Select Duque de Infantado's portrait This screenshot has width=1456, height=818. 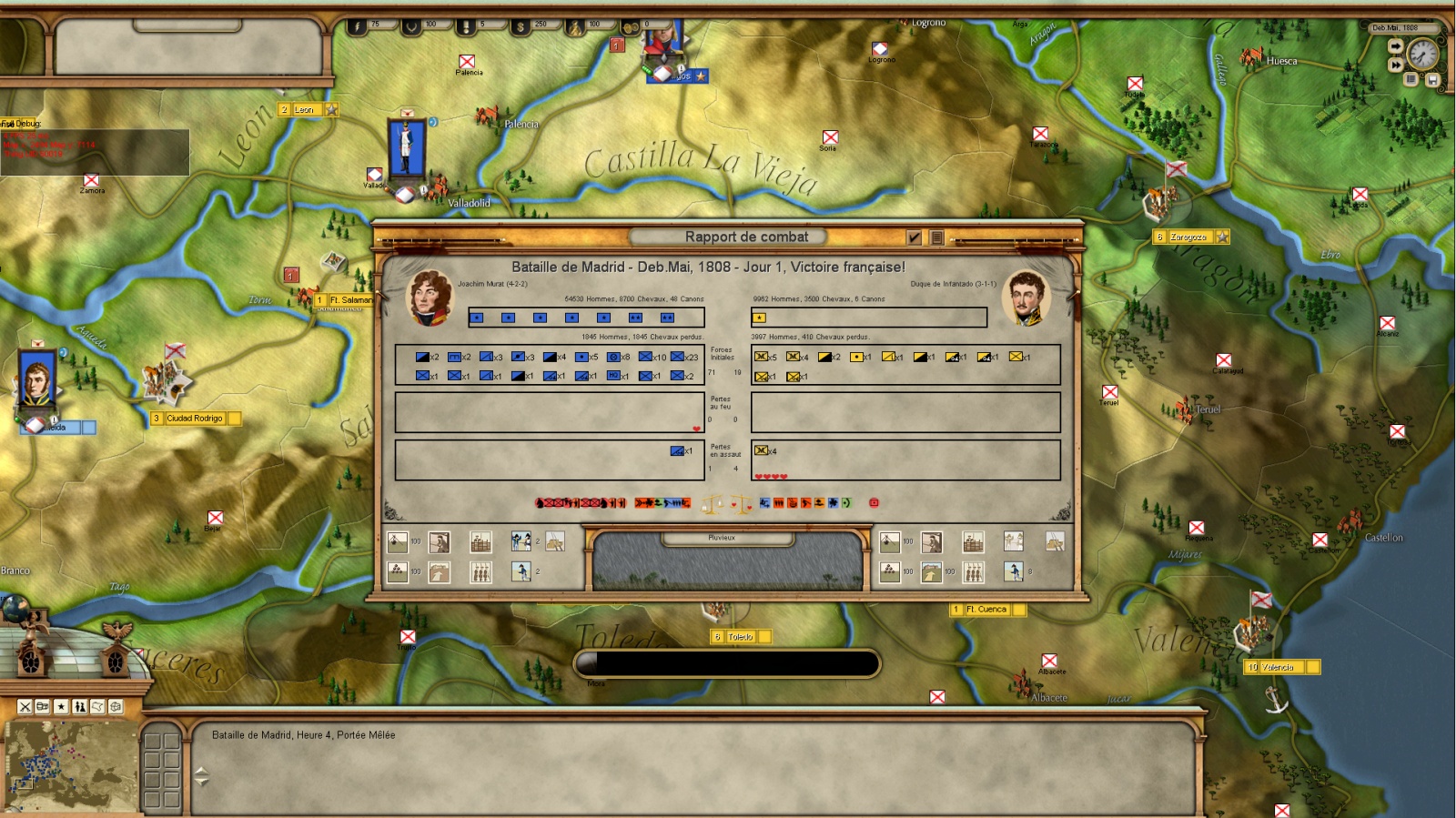pyautogui.click(x=1026, y=298)
